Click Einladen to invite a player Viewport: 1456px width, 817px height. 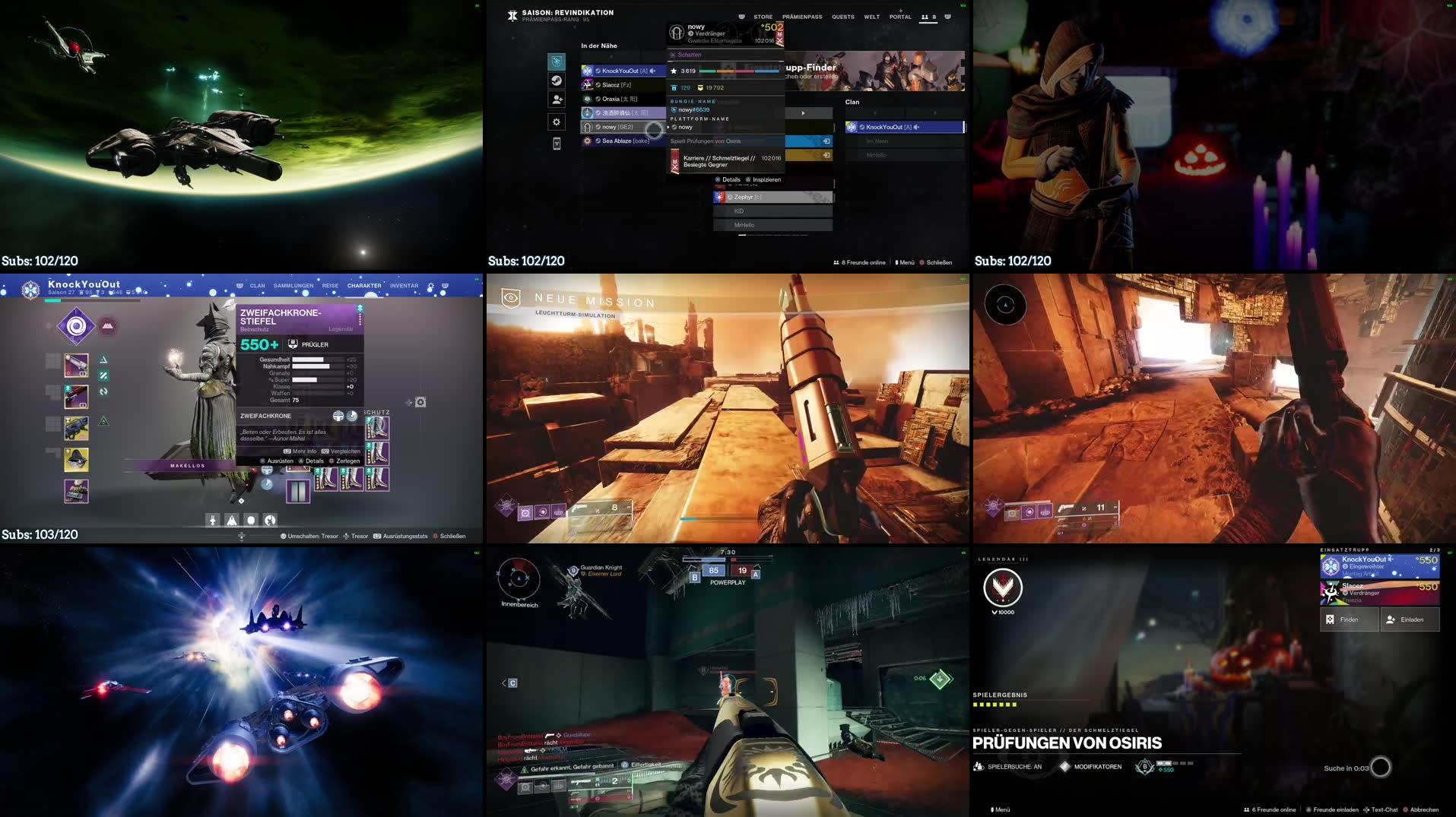[1410, 619]
